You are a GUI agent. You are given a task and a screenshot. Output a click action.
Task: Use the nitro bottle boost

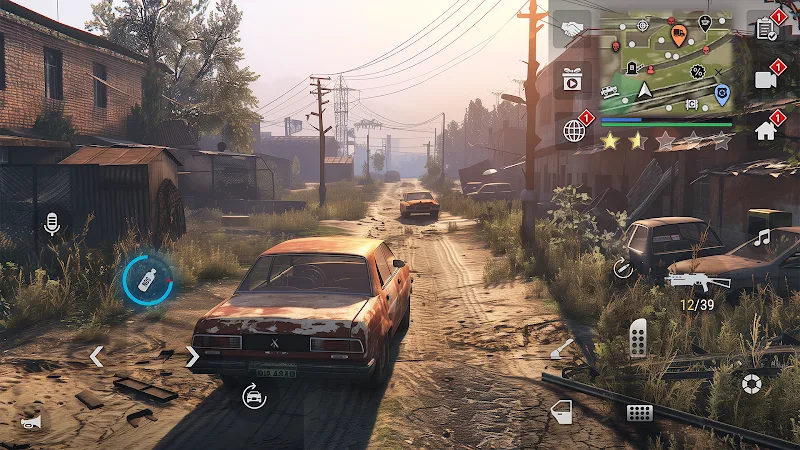[147, 281]
